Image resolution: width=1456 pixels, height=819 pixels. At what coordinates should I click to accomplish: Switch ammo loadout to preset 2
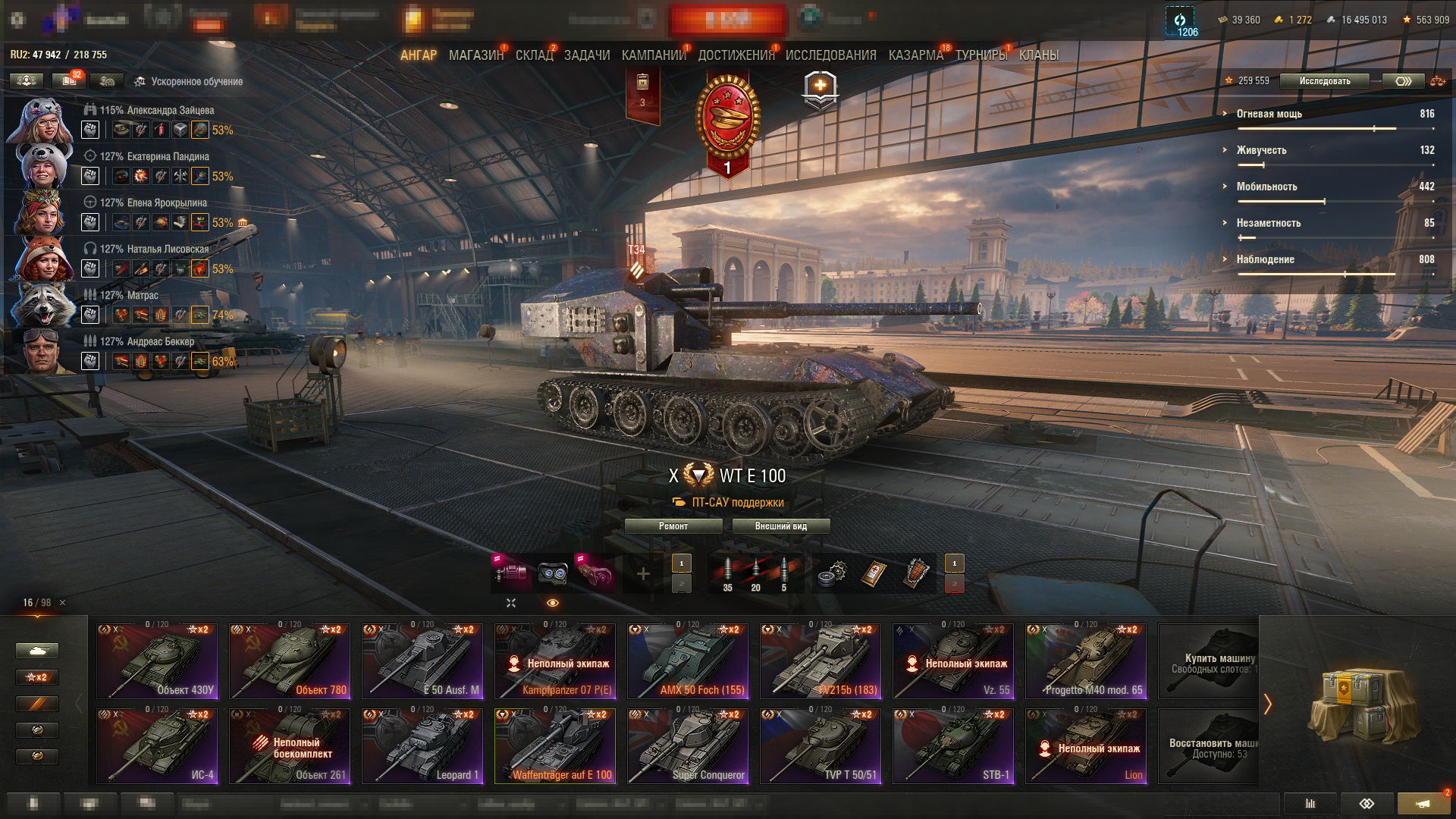click(x=680, y=584)
